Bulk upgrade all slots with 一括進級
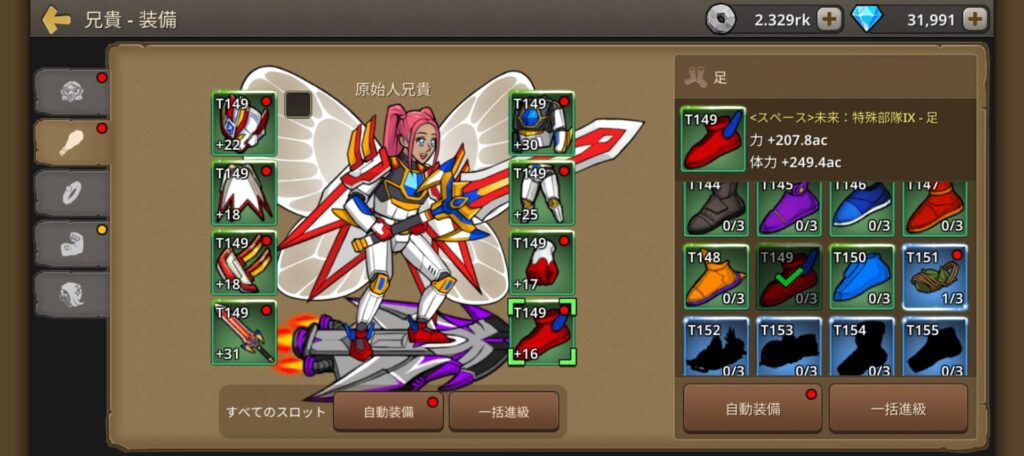1024x456 pixels. 503,411
